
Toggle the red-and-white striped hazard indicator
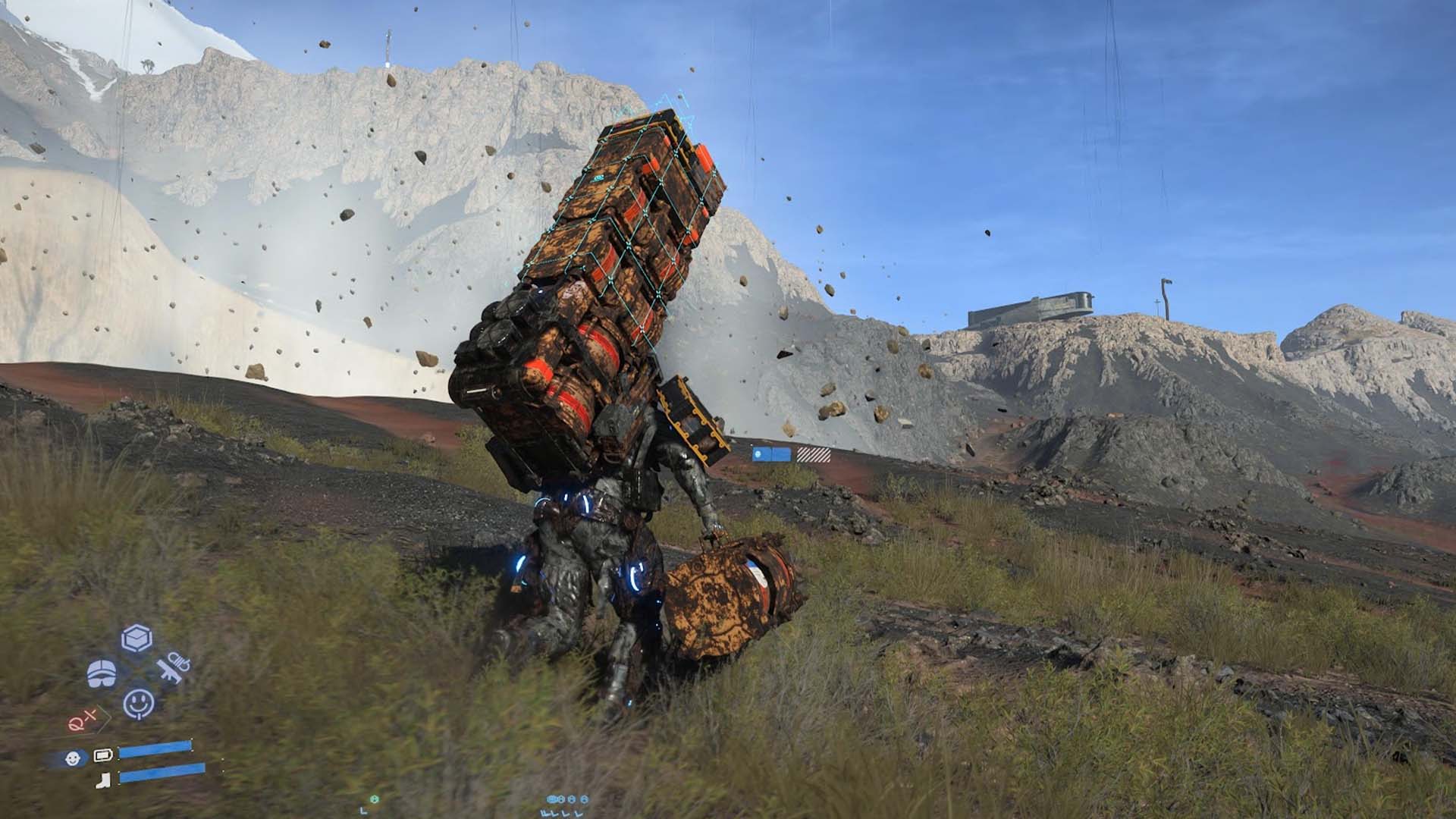[814, 454]
